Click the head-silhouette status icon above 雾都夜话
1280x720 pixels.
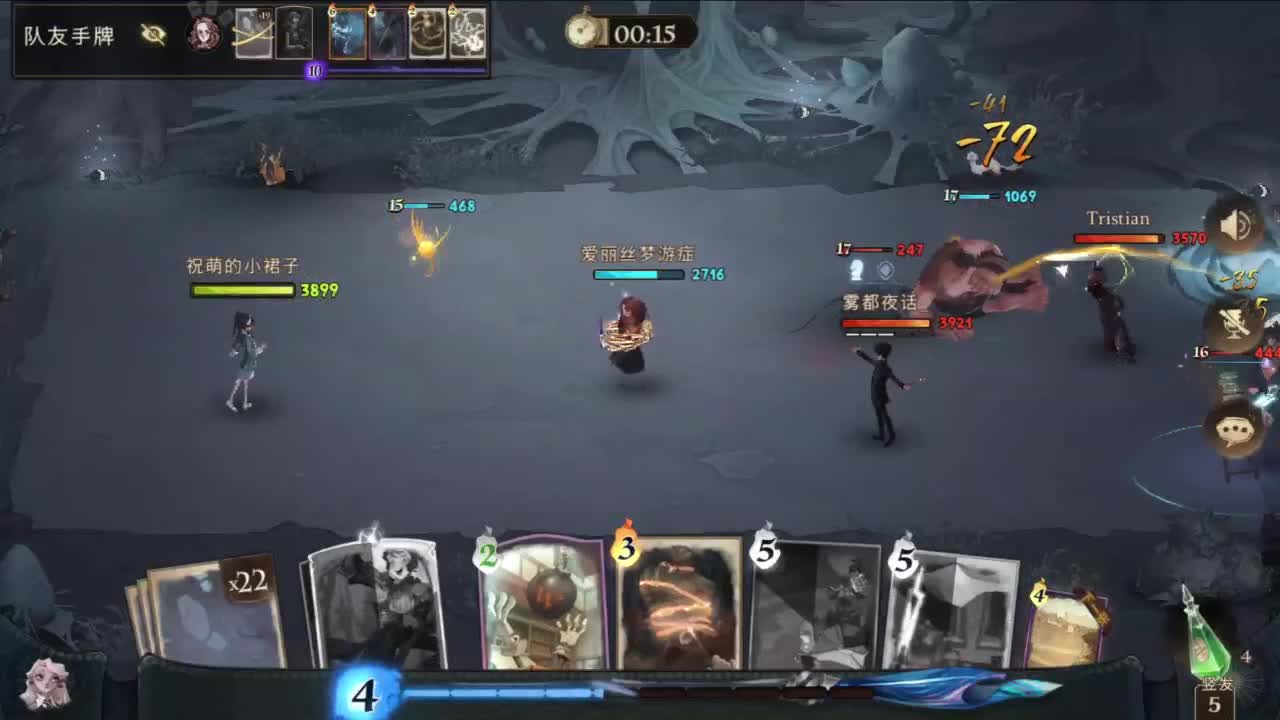click(x=858, y=270)
